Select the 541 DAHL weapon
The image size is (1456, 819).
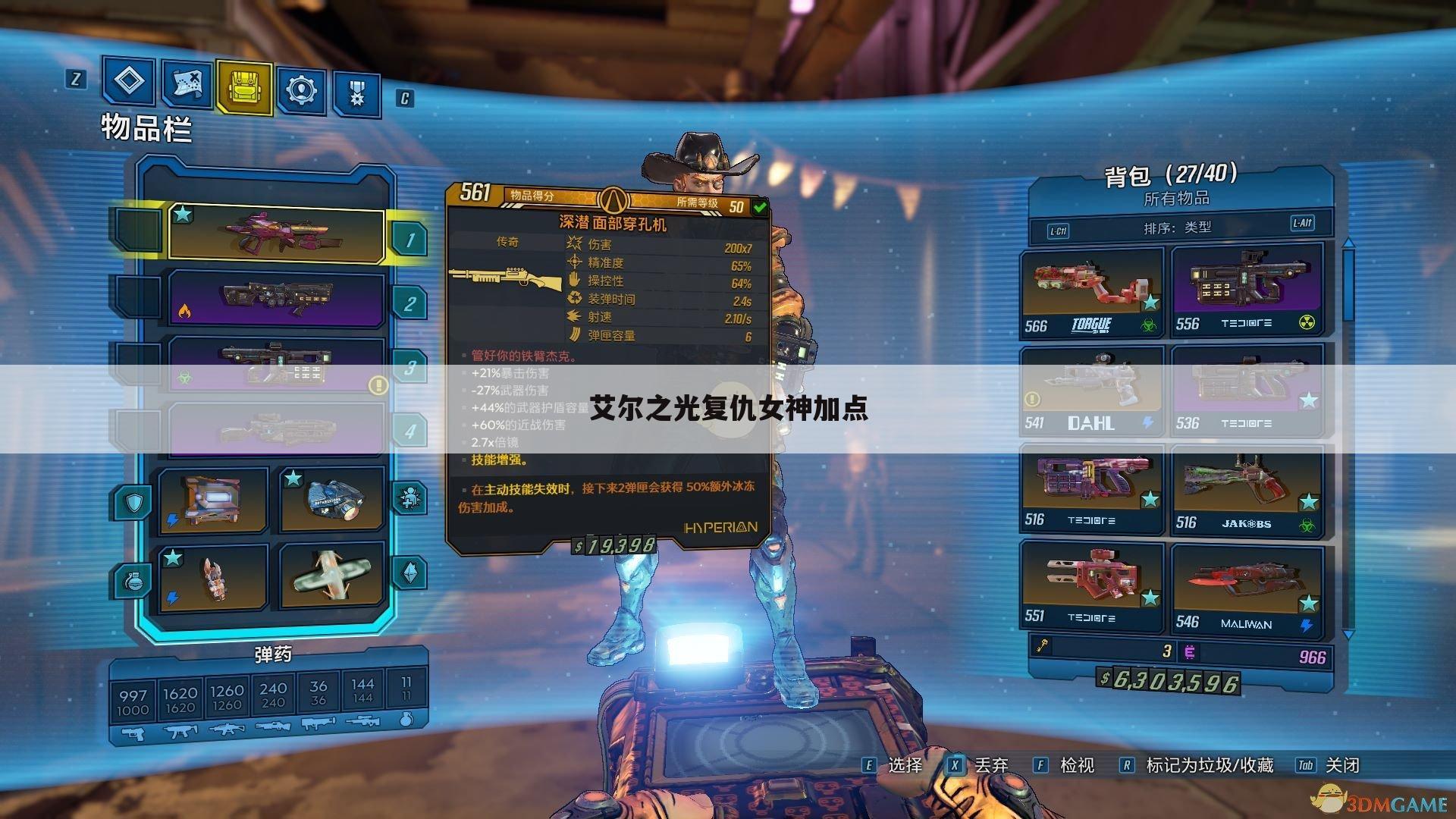(x=1091, y=392)
